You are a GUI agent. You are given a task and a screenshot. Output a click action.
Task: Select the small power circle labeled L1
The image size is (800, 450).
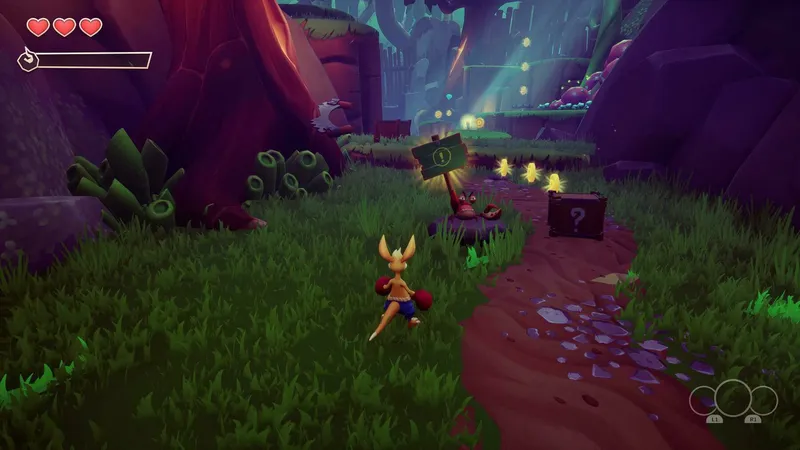[x=704, y=401]
